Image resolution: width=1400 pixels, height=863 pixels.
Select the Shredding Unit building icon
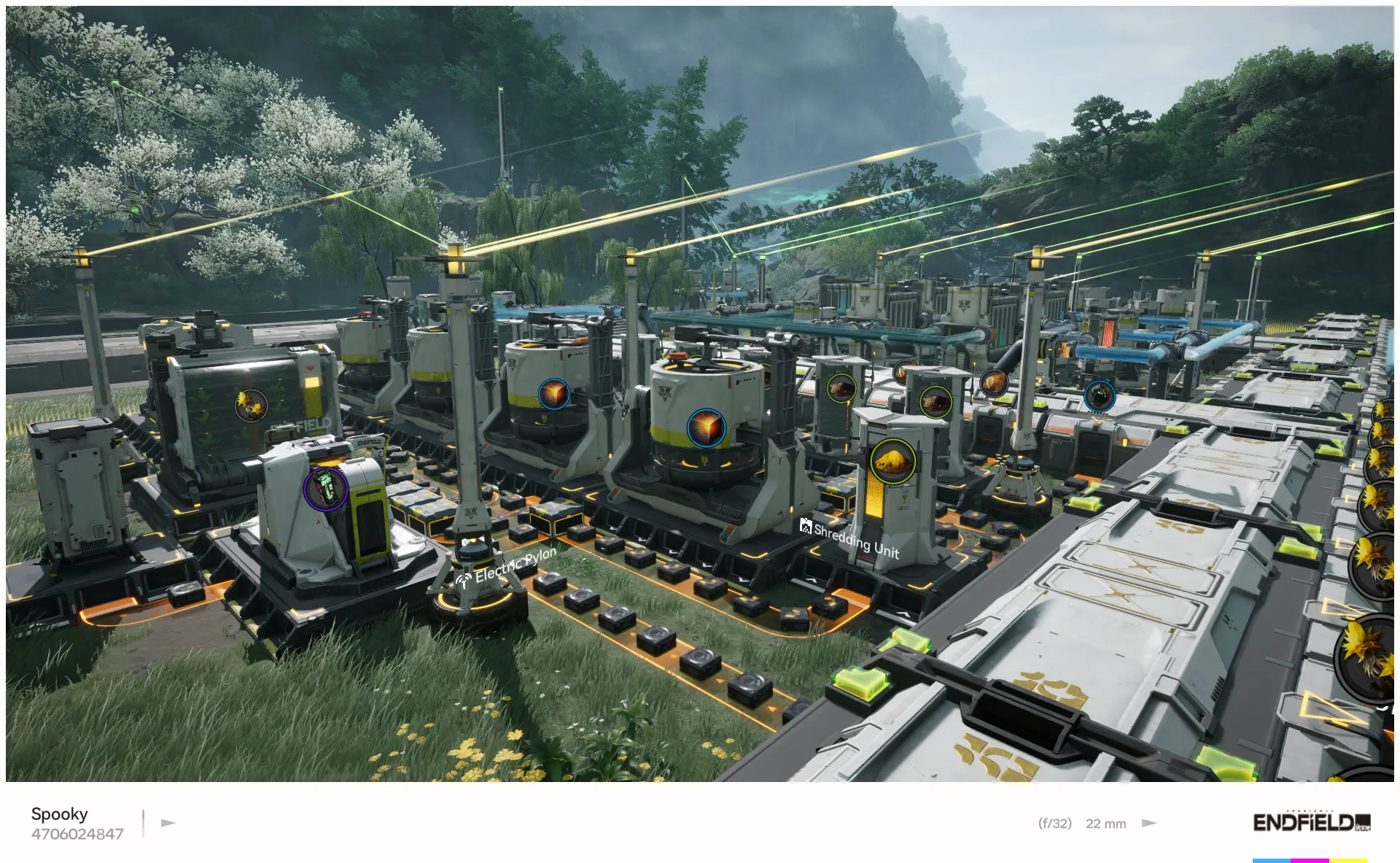(x=805, y=527)
